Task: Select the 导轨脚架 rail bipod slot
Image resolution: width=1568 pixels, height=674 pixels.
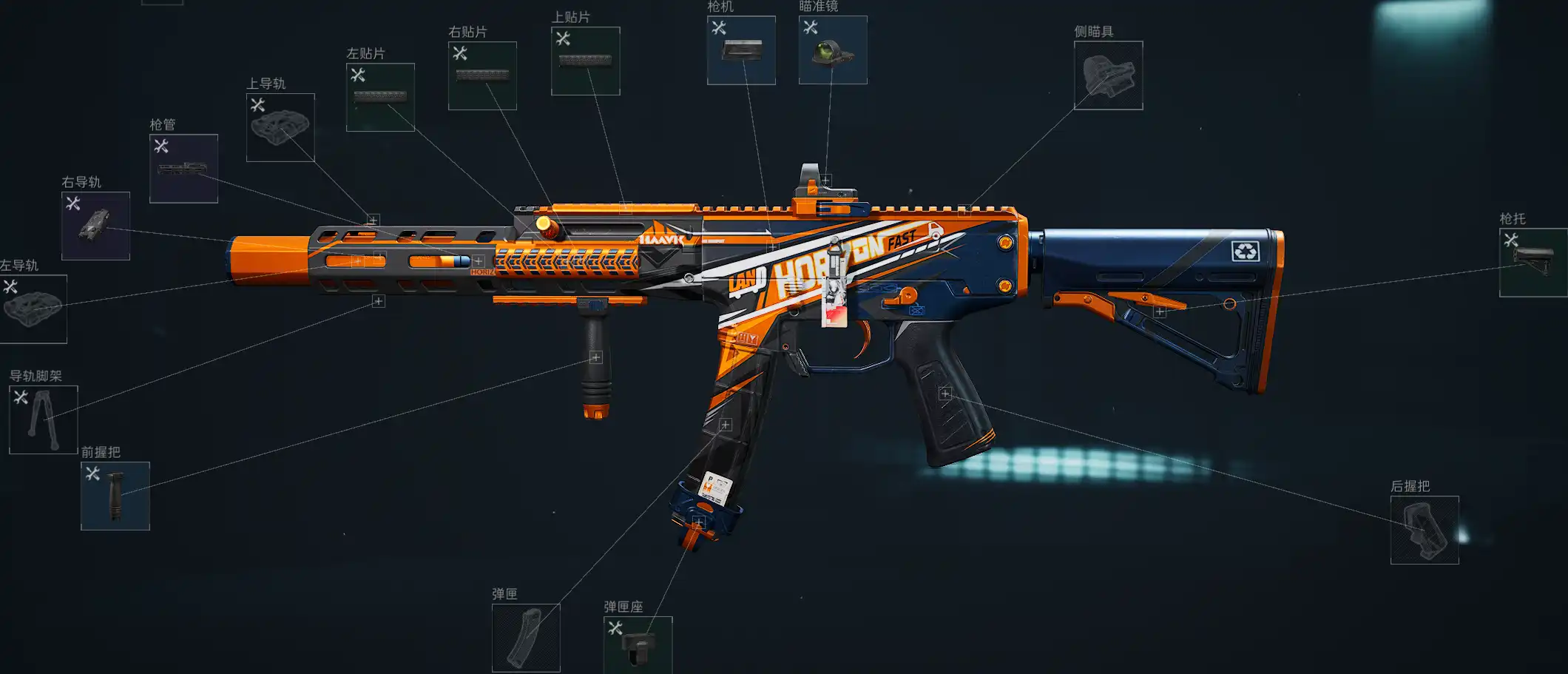Action: [x=43, y=419]
